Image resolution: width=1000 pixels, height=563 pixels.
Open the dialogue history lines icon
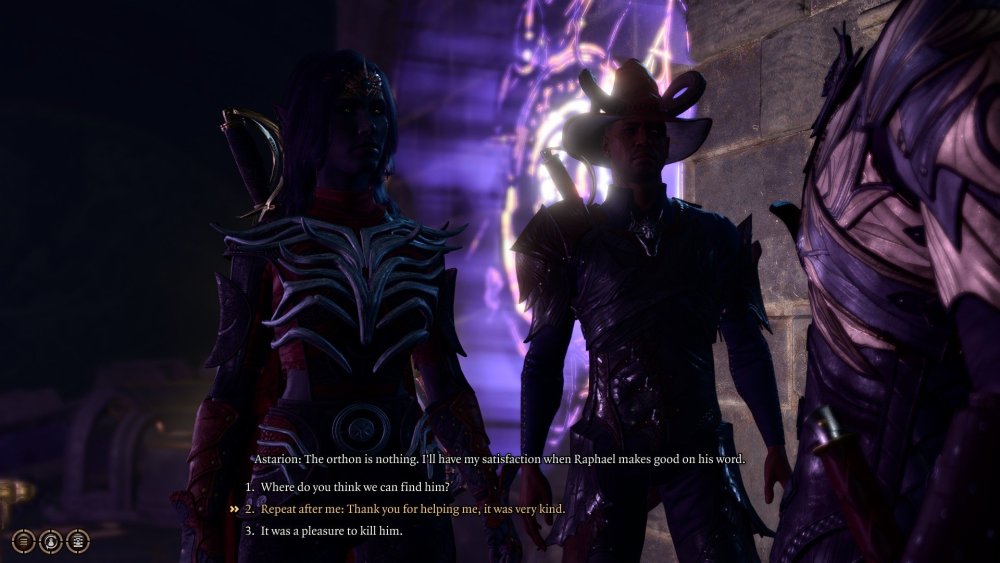(x=24, y=542)
